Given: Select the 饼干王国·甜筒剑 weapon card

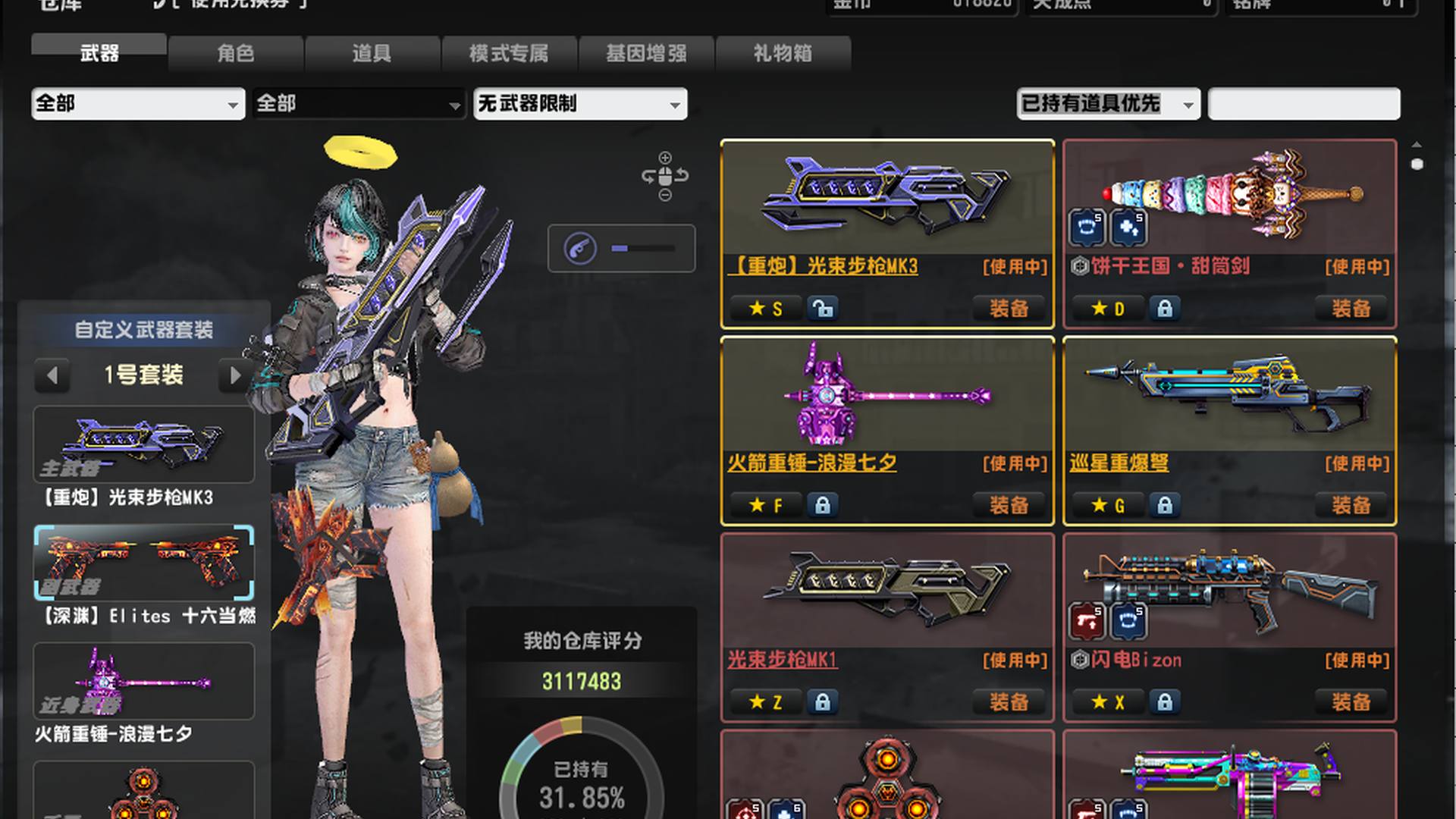Looking at the screenshot, I should pos(1228,197).
